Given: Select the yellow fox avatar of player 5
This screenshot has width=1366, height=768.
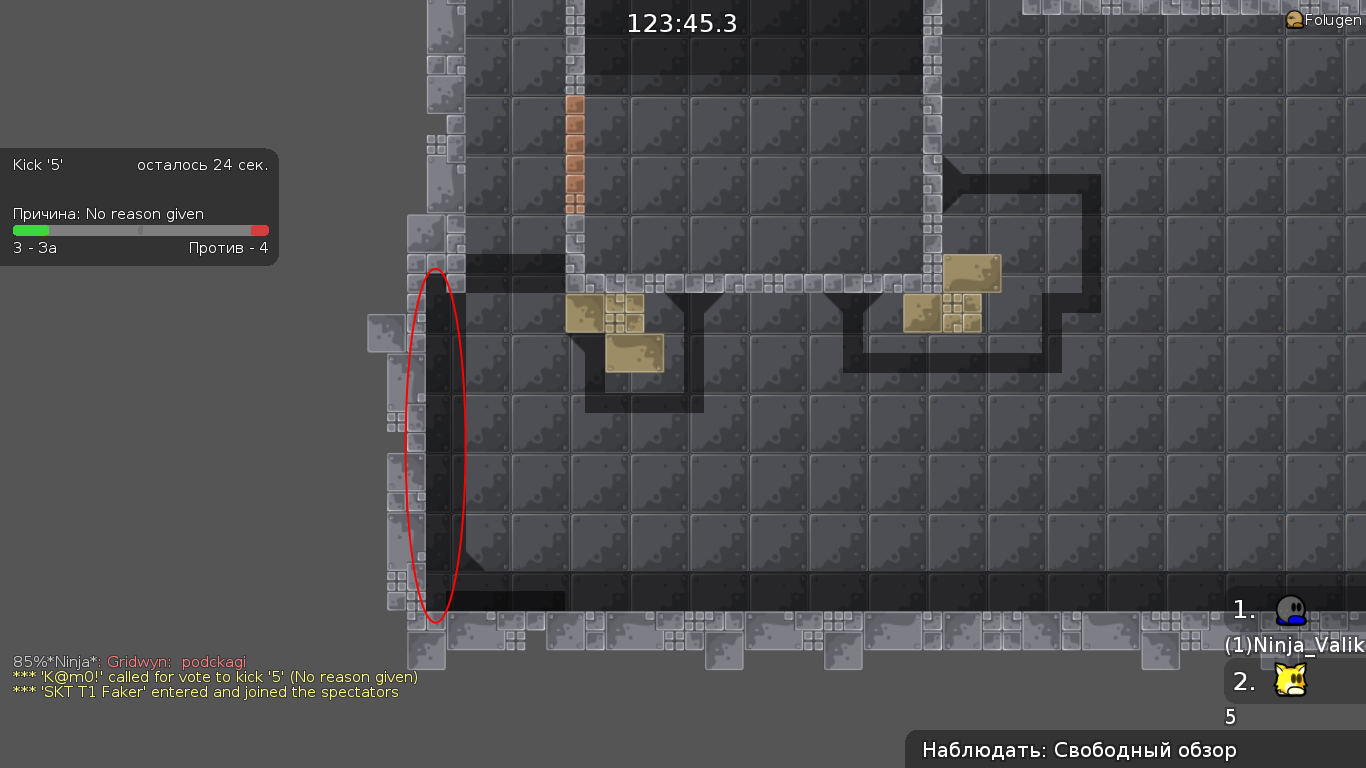Looking at the screenshot, I should pos(1288,680).
